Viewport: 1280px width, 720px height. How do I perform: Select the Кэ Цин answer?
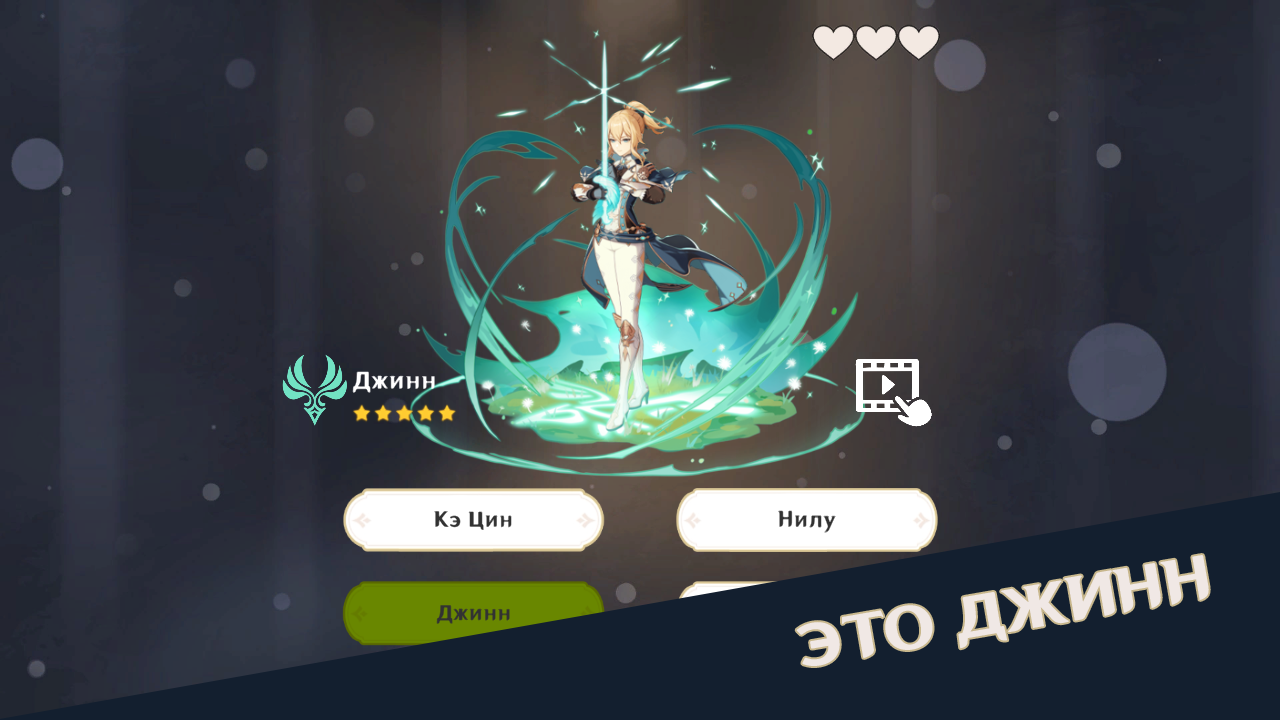point(472,518)
